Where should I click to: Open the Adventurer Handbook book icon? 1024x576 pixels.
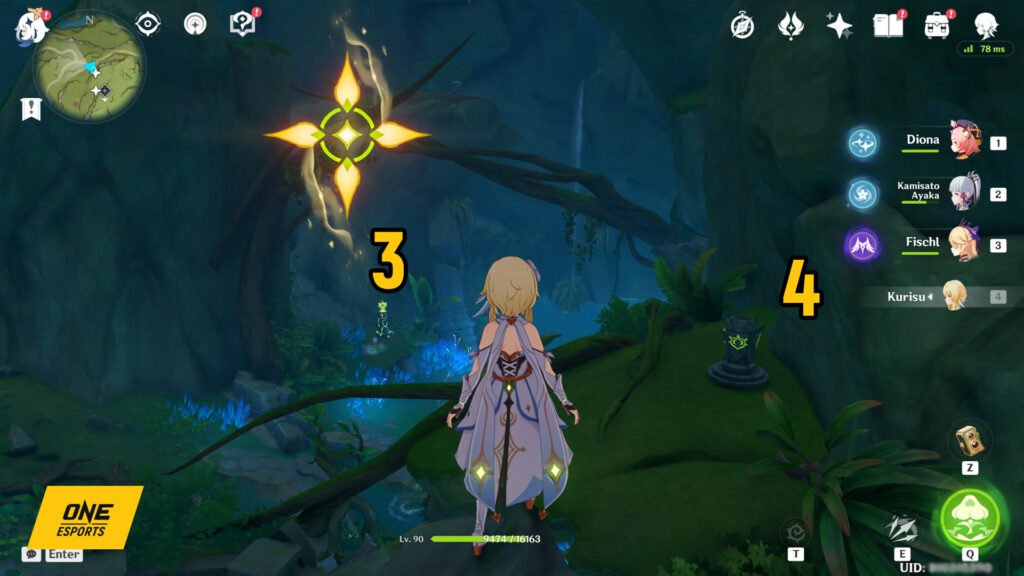click(888, 26)
